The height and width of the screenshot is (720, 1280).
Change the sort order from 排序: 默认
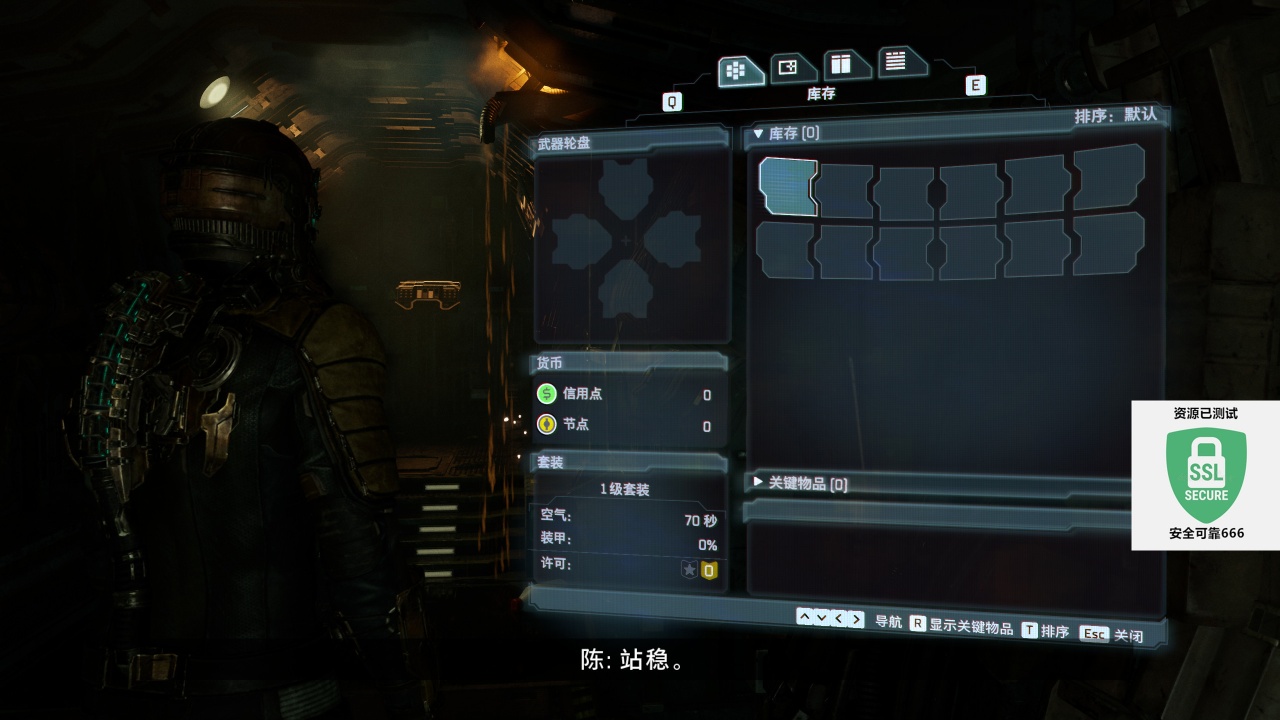(1115, 115)
